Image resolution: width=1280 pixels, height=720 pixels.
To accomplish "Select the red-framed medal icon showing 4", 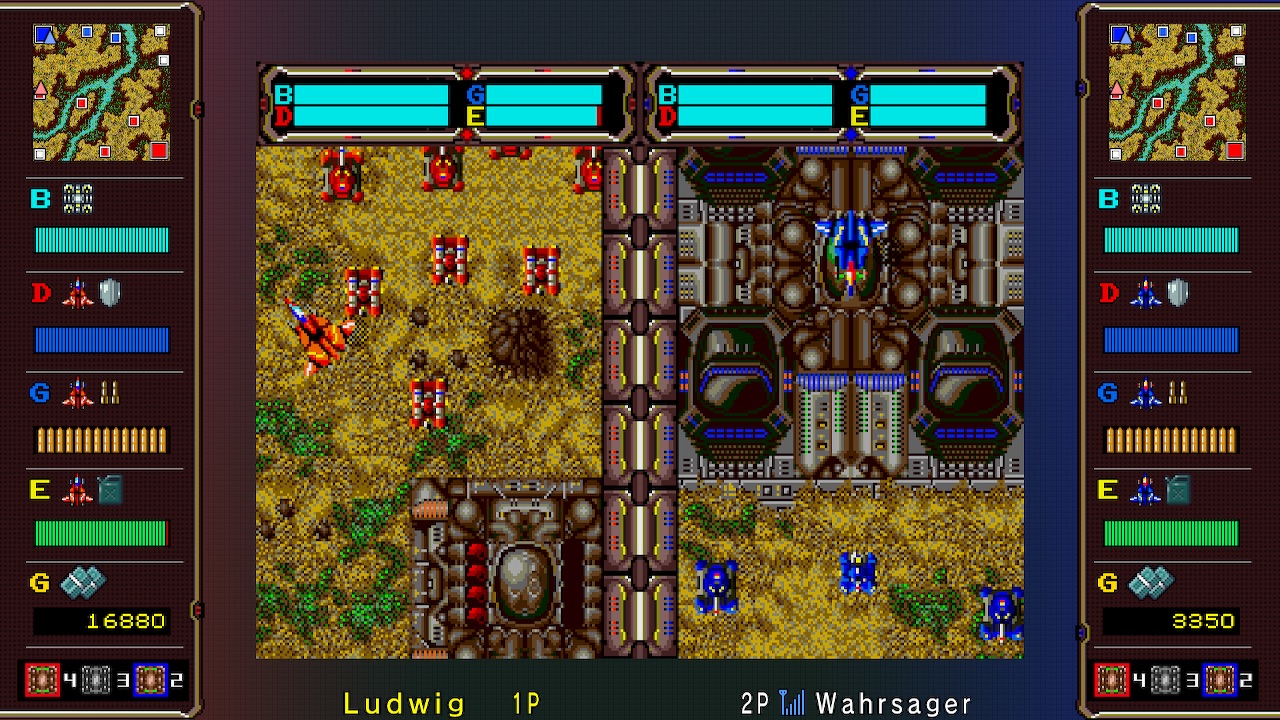I will coord(43,678).
